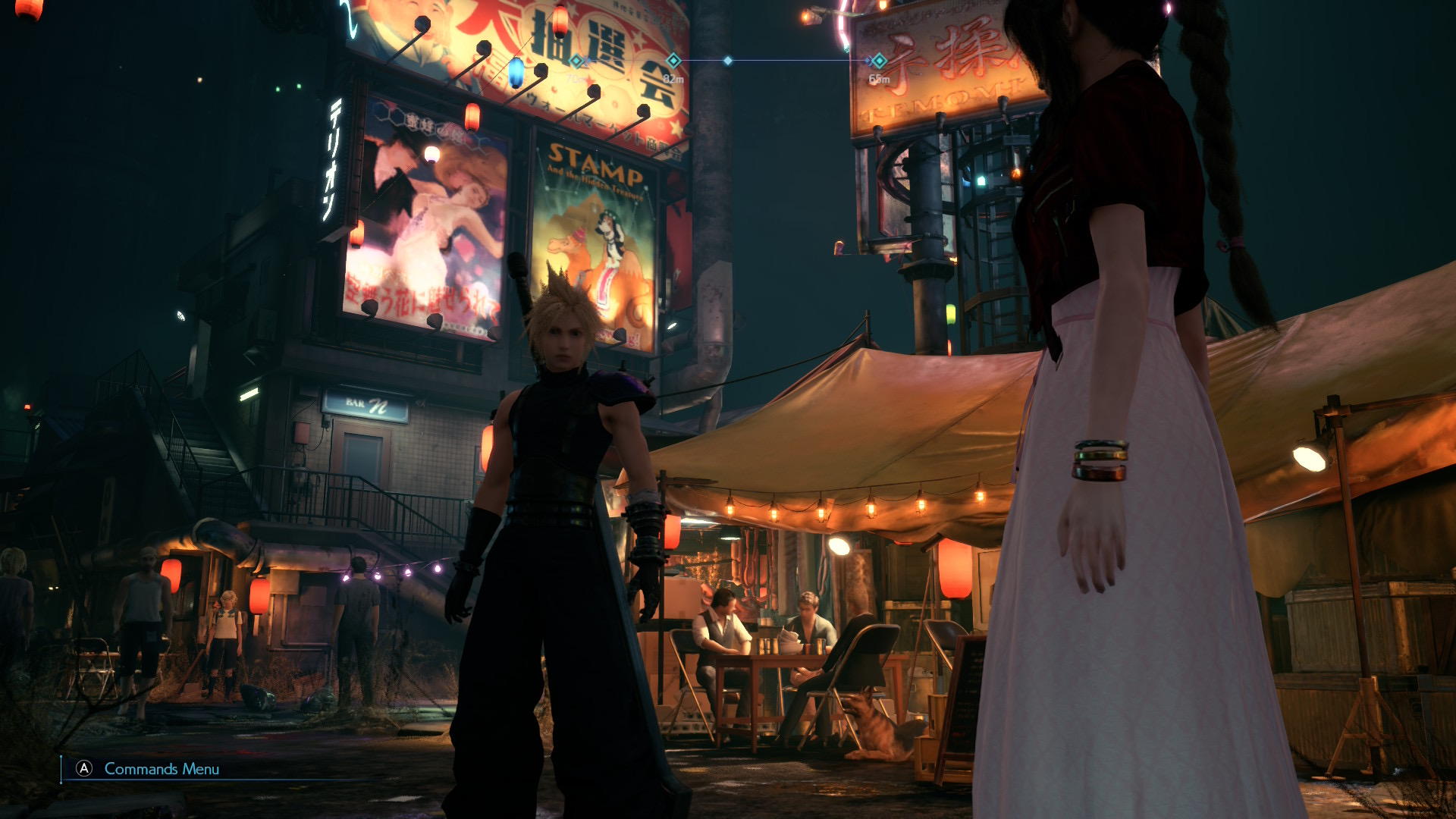Screen dimensions: 1456x819
Task: Select the 65m compass waypoint marker
Action: coord(878,60)
